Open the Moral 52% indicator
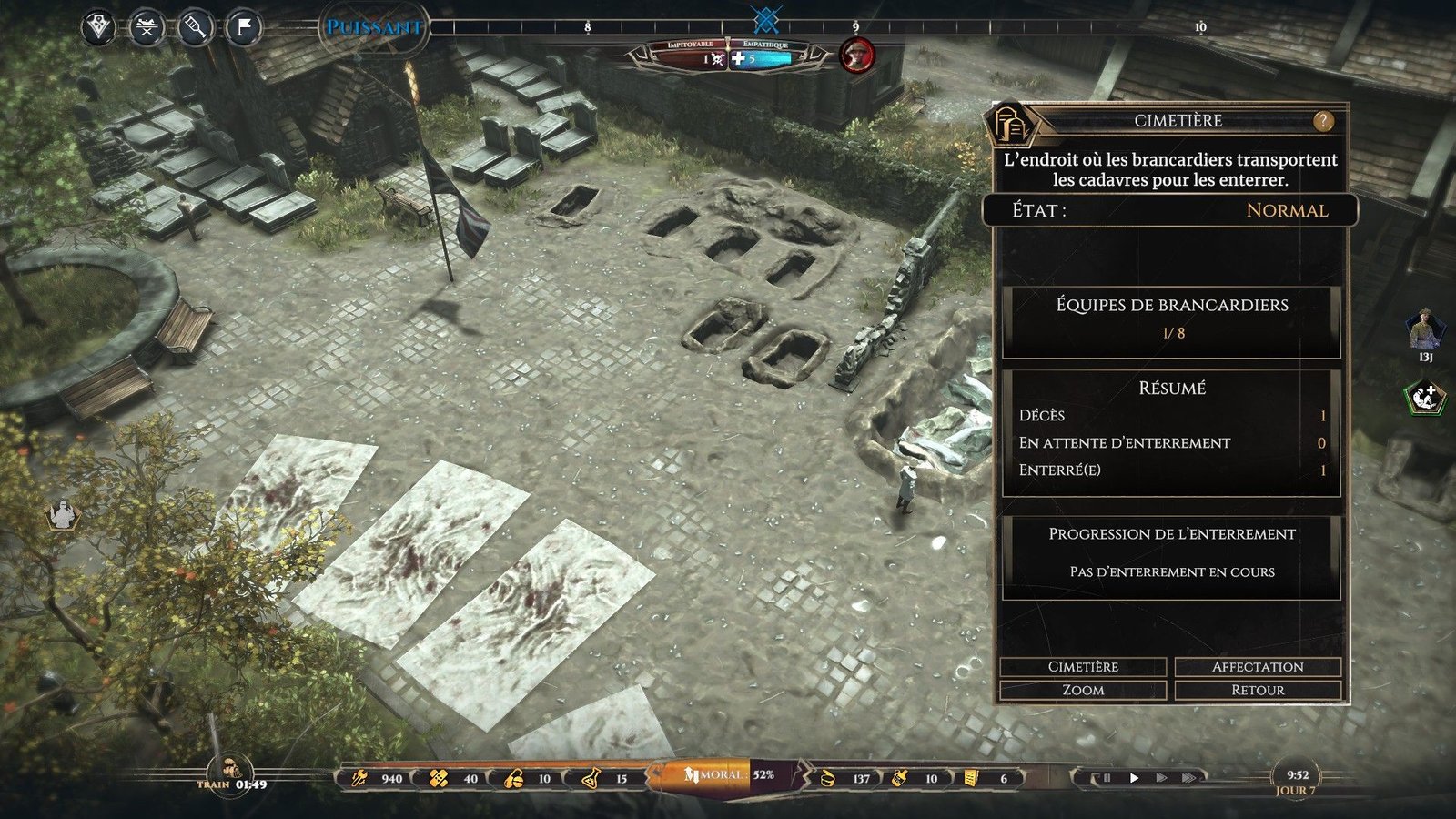 [728, 775]
